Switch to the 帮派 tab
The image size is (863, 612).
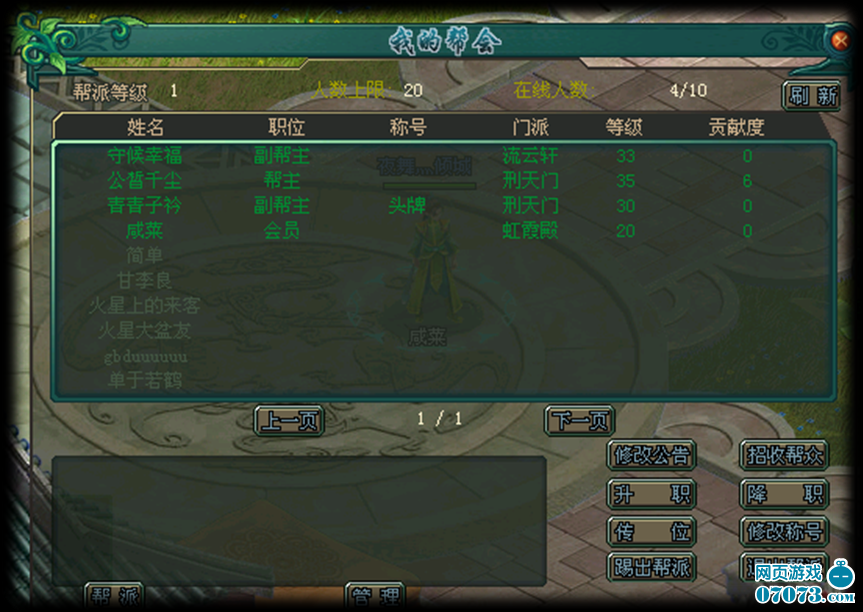pos(114,597)
